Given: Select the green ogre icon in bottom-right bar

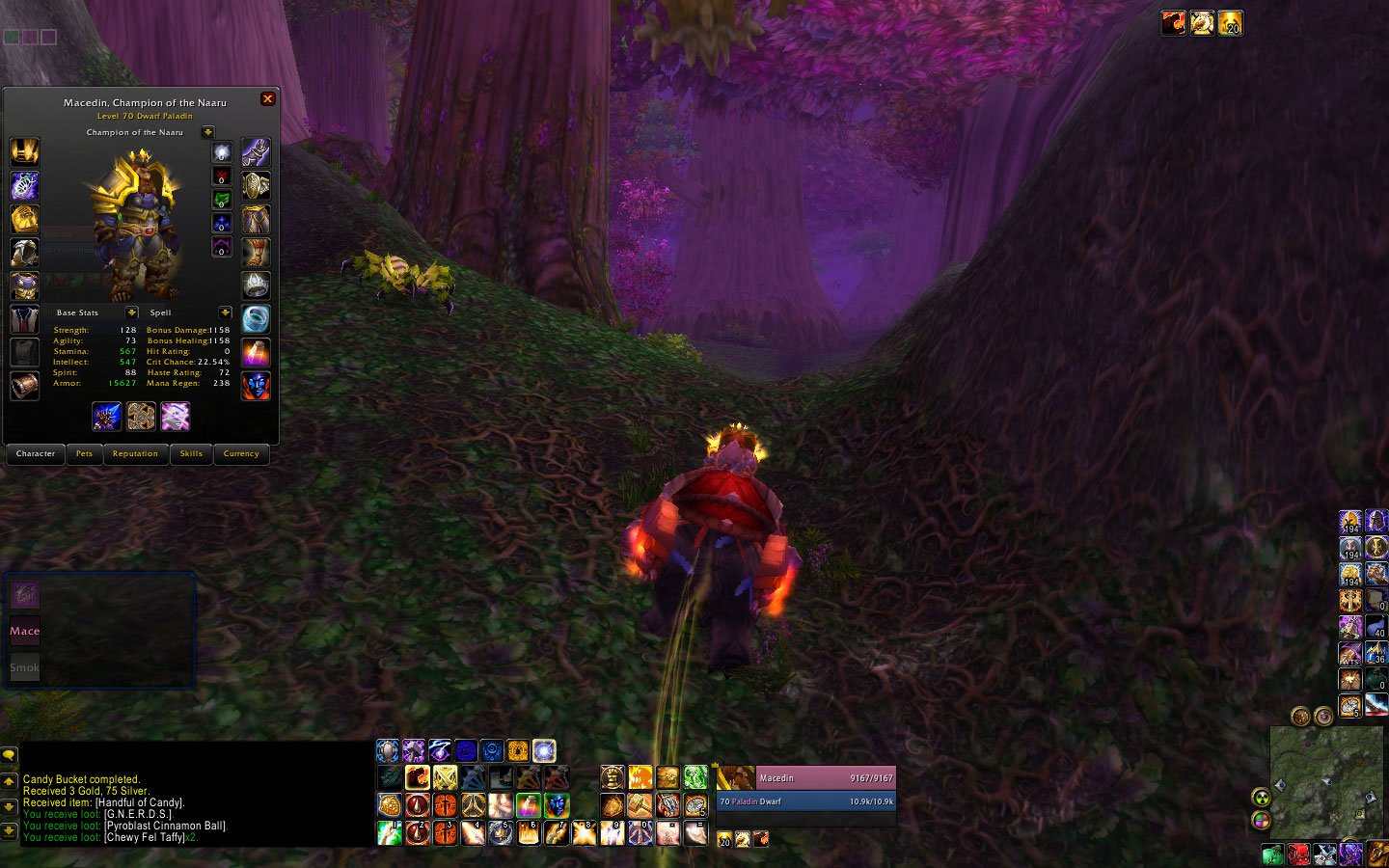Looking at the screenshot, I should (1273, 854).
